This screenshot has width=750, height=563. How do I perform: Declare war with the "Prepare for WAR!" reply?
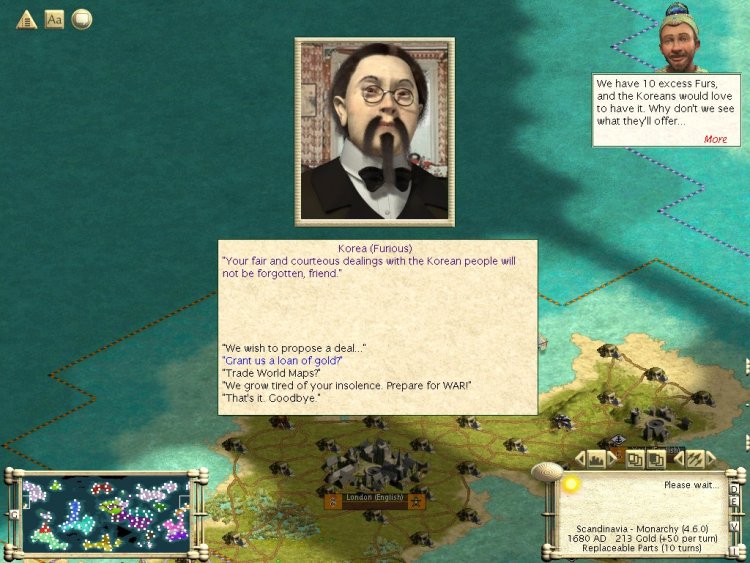346,386
